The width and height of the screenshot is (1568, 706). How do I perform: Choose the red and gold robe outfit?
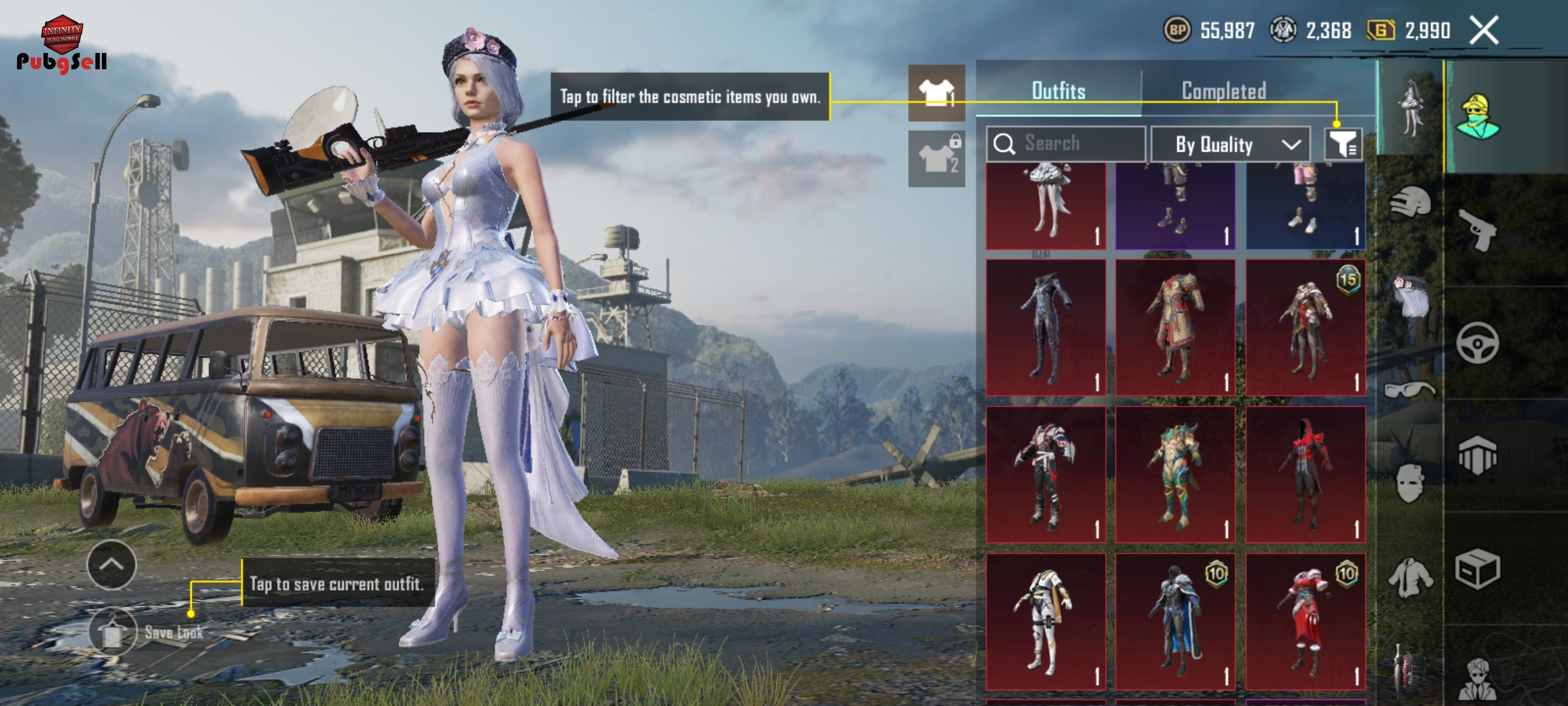pos(1175,327)
